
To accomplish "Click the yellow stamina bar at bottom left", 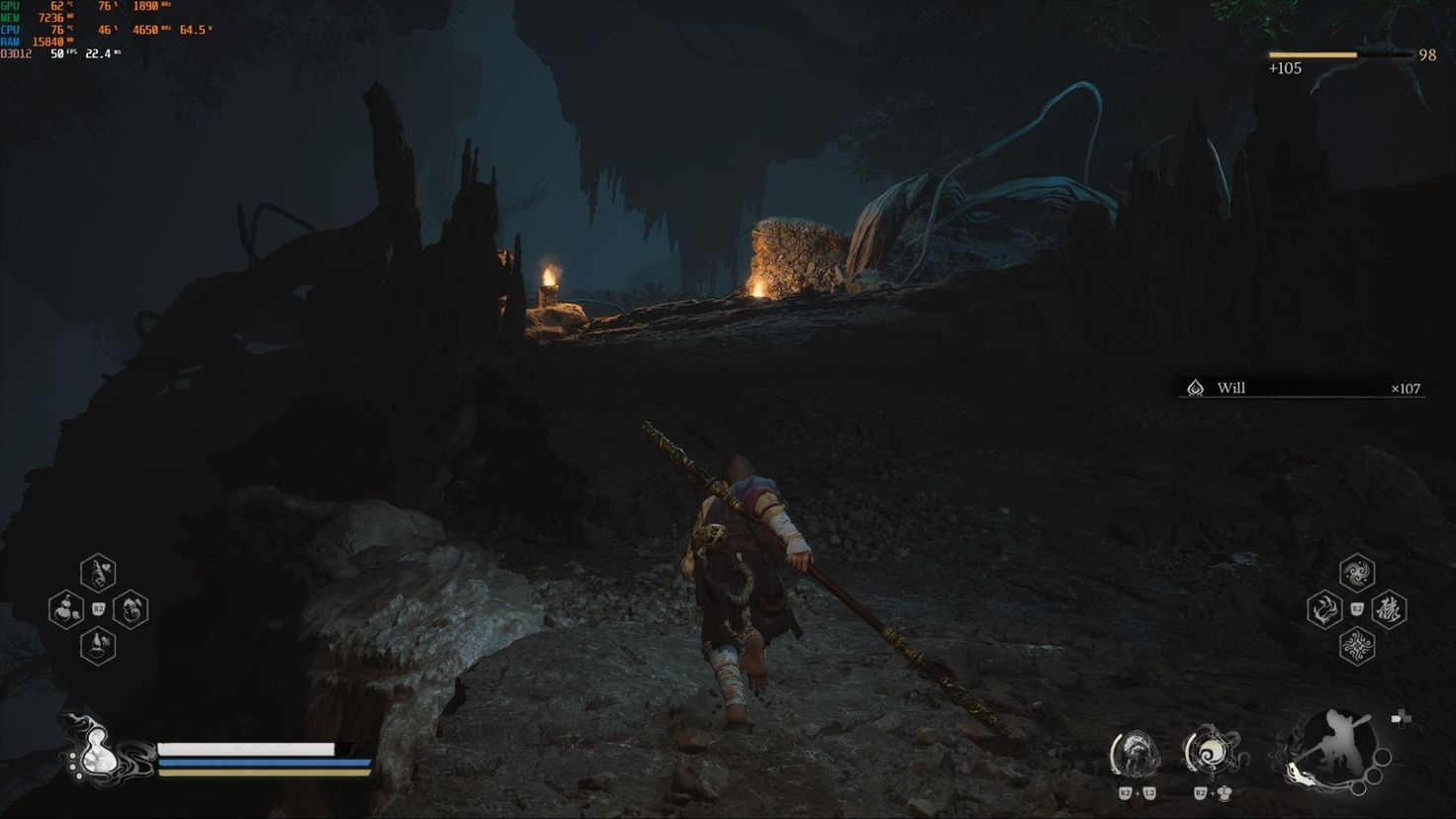I will point(247,773).
